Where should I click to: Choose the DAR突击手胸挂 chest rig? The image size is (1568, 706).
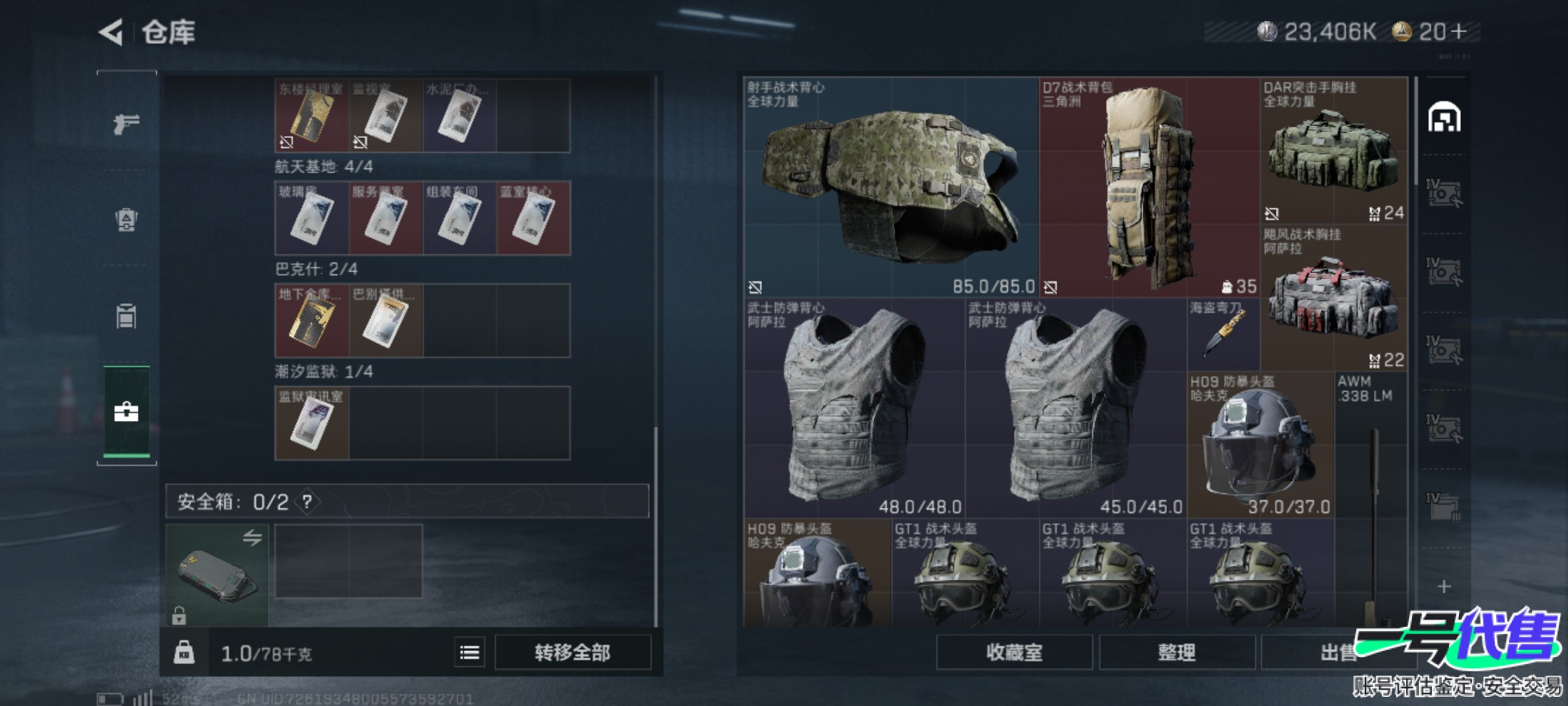point(1333,152)
